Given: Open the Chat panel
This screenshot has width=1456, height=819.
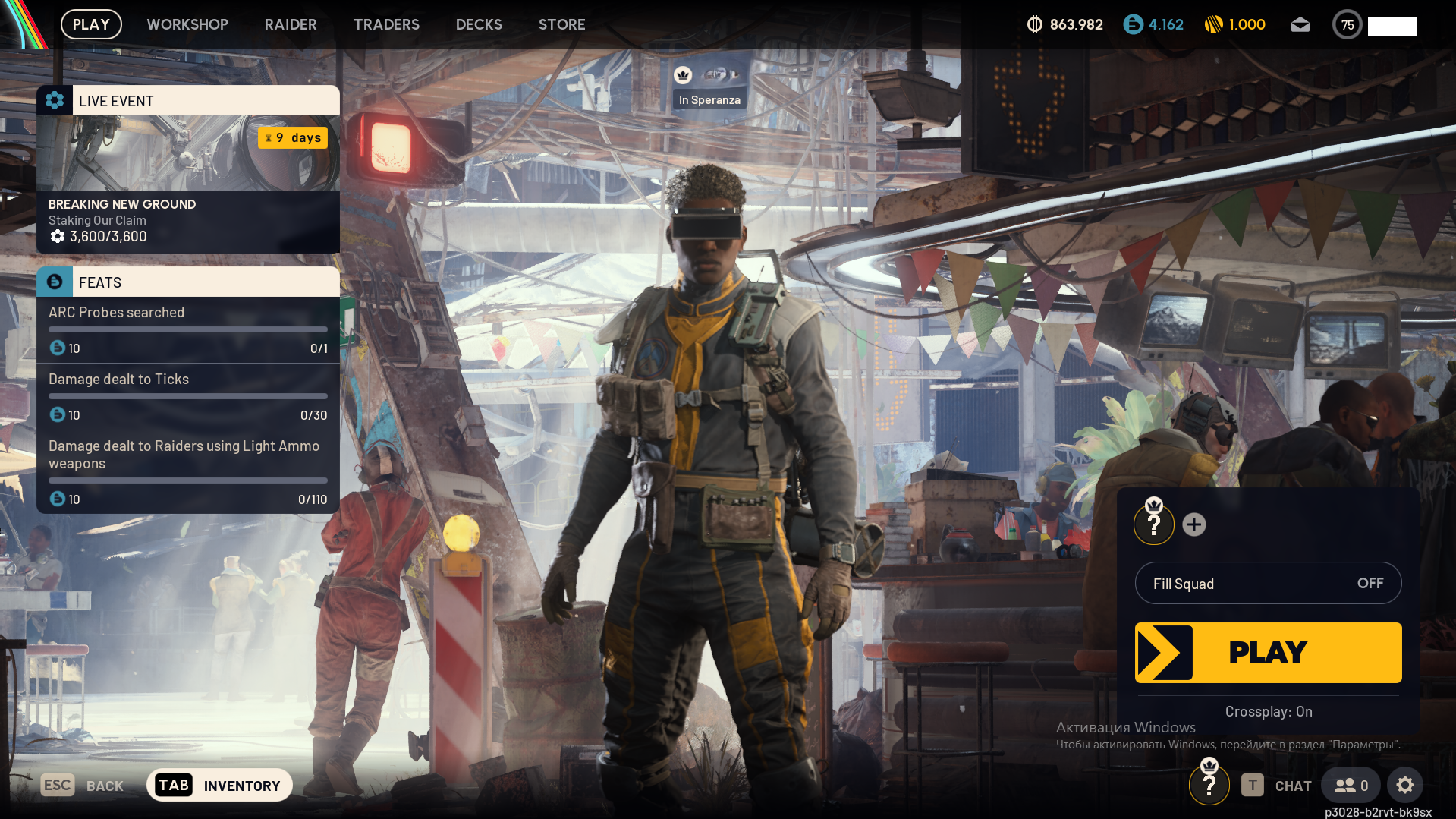Looking at the screenshot, I should pos(1277,786).
